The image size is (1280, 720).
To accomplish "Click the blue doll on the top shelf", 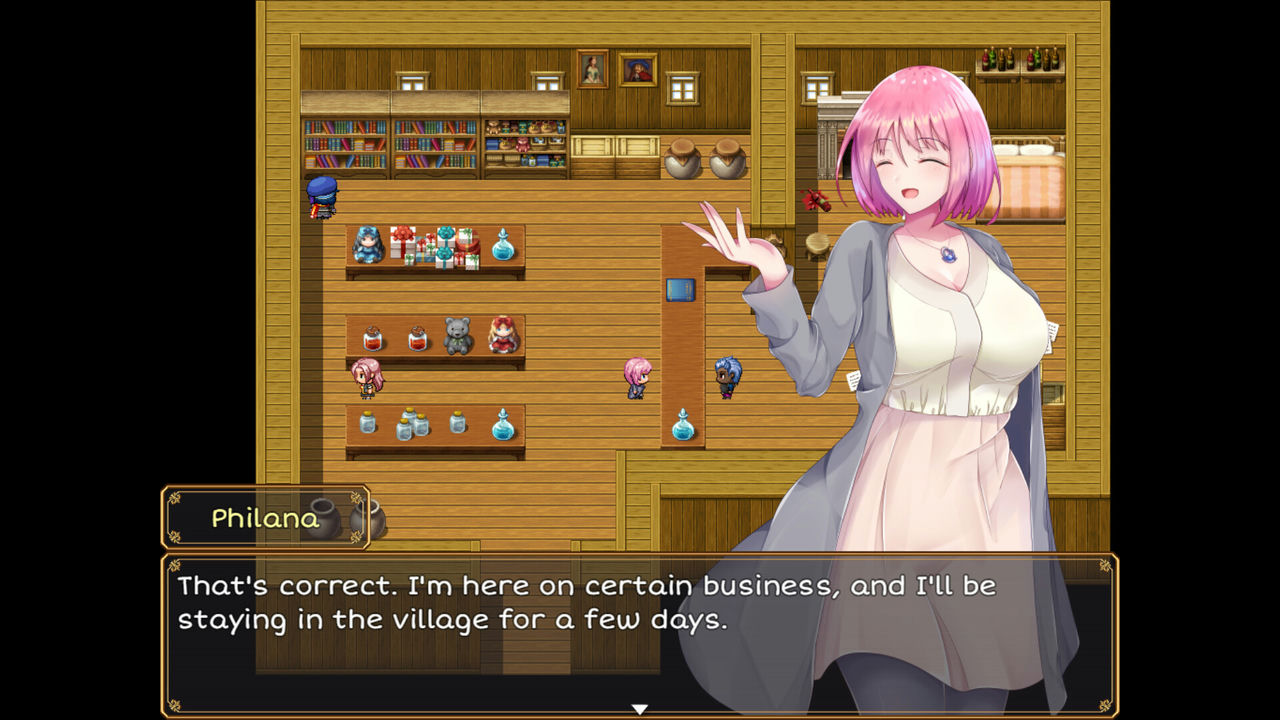I will pyautogui.click(x=369, y=245).
